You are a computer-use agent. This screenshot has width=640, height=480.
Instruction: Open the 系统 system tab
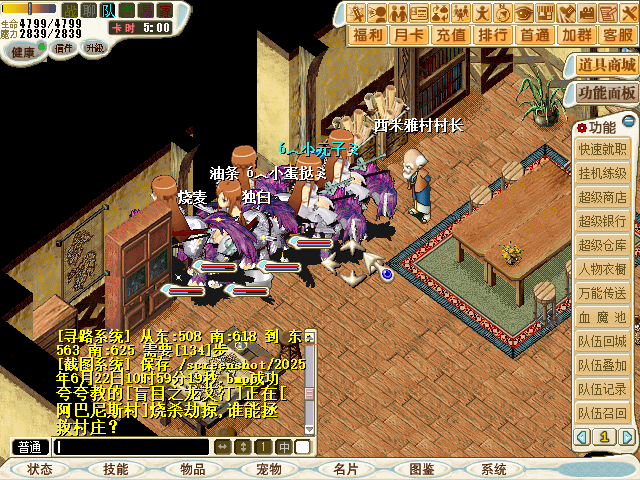tap(494, 469)
